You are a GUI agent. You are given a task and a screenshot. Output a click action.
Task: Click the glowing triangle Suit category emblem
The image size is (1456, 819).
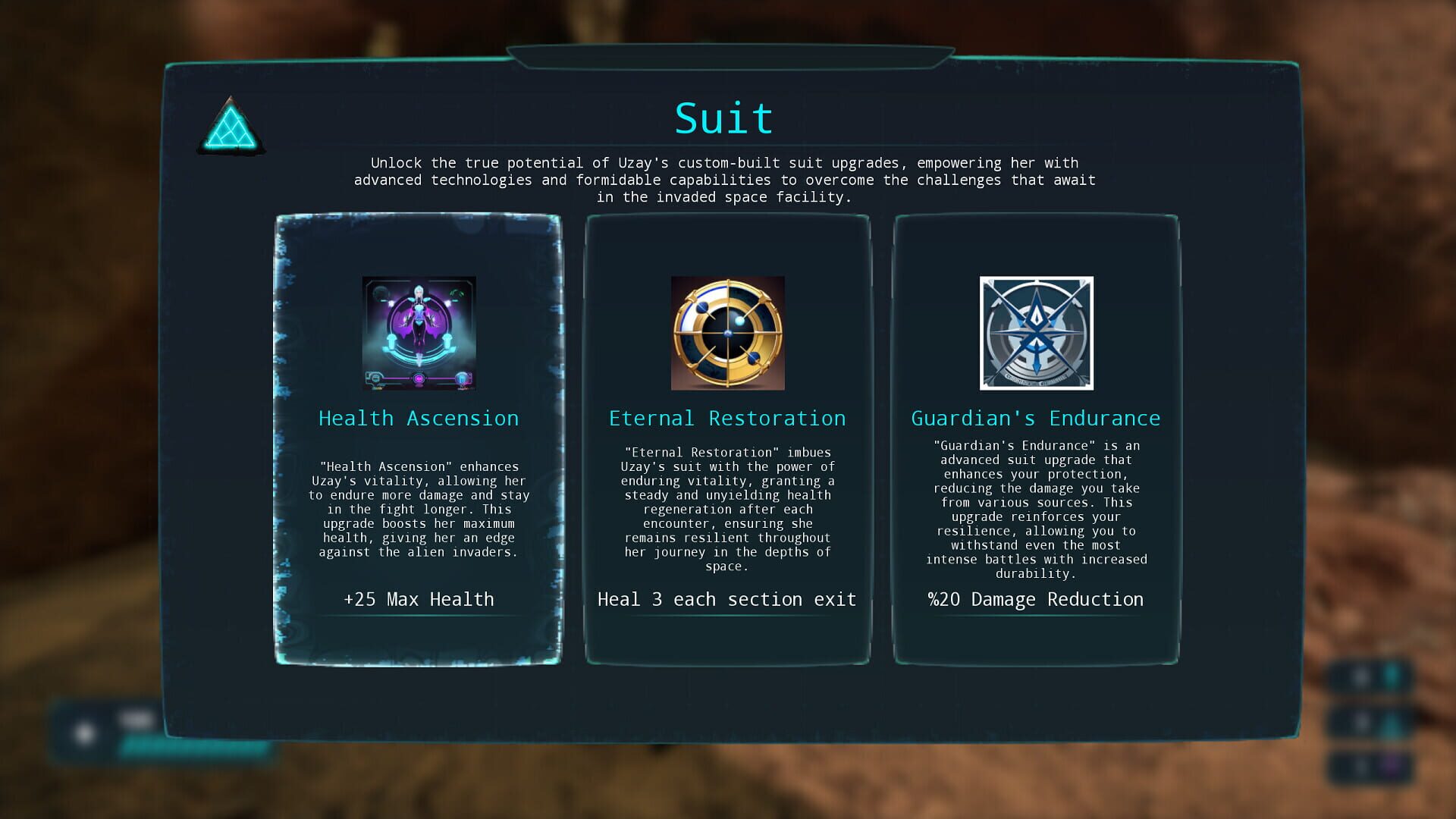[231, 127]
